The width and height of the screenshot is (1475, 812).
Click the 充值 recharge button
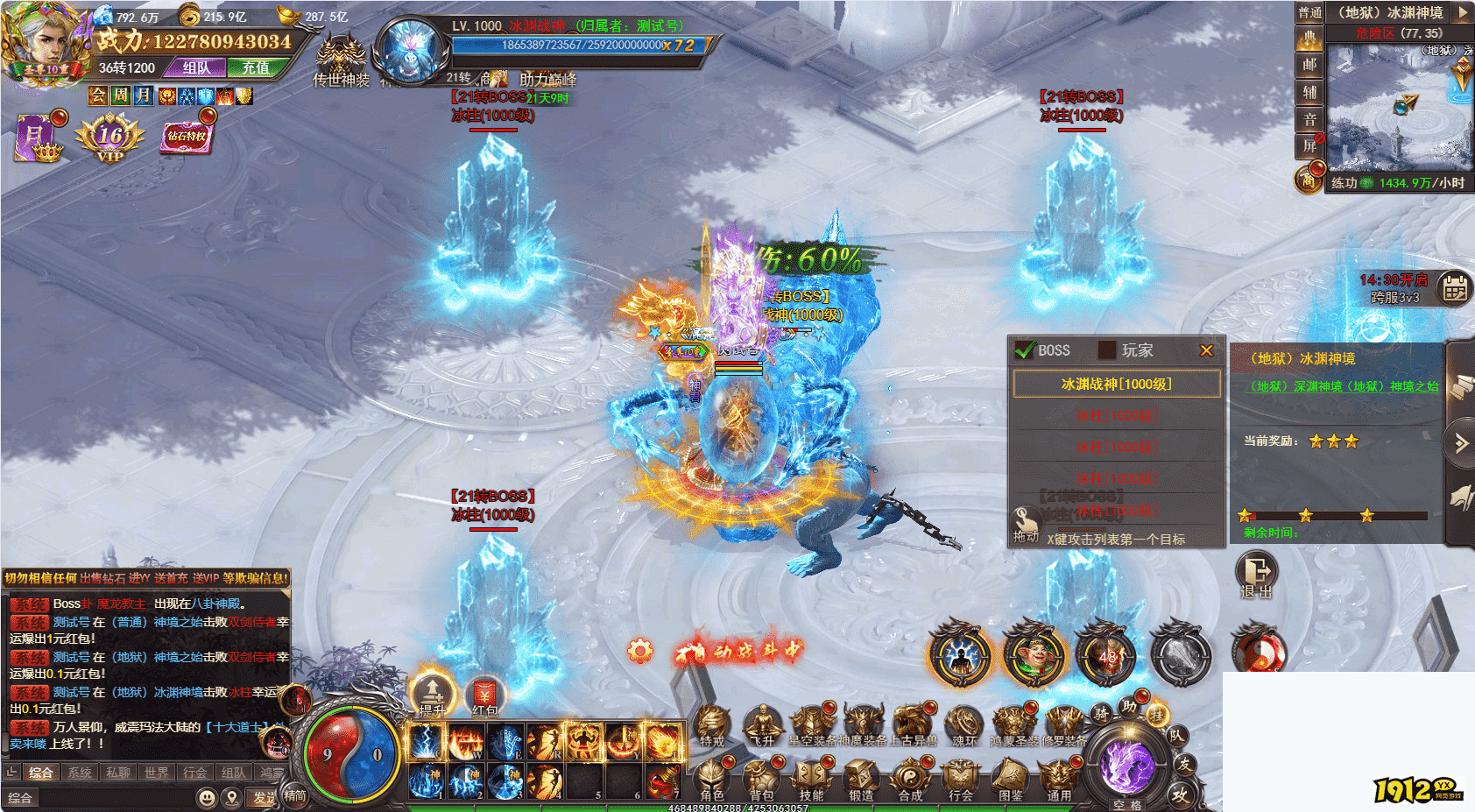(x=255, y=67)
